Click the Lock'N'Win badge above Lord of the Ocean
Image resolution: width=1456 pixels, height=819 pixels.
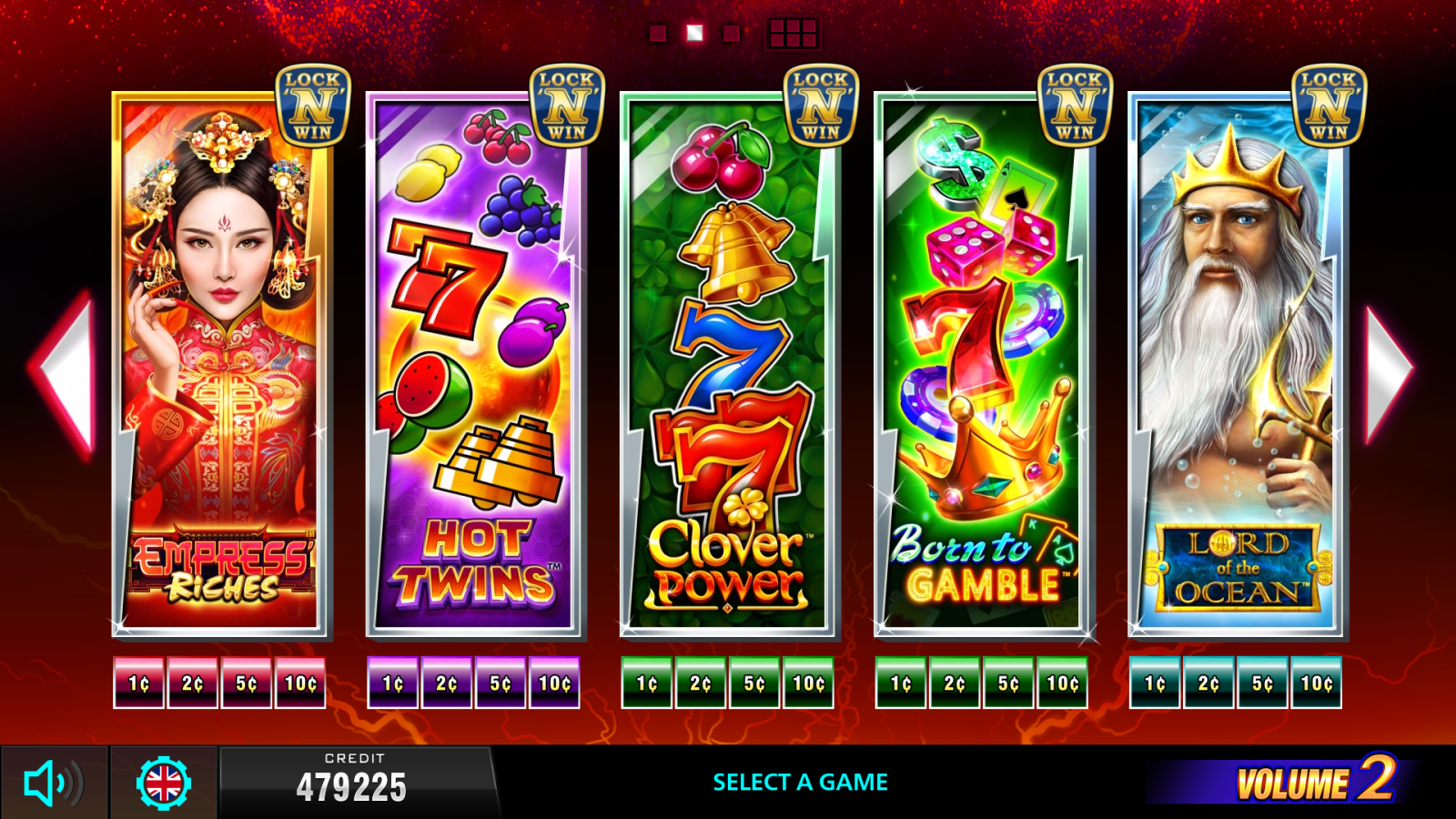pyautogui.click(x=1329, y=103)
